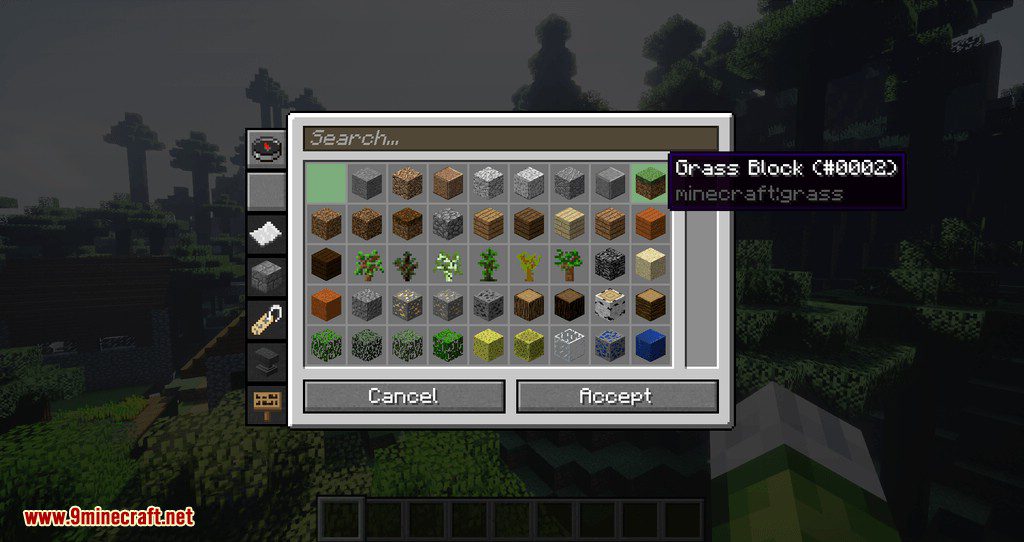The image size is (1024, 542).
Task: Open the name tag tab
Action: pos(267,319)
